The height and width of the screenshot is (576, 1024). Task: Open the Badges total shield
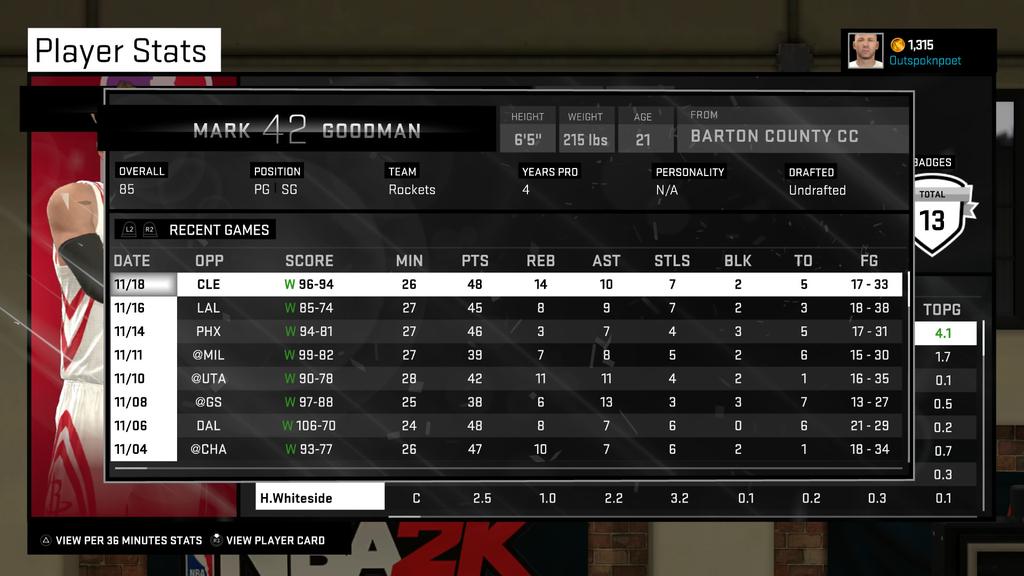click(x=932, y=215)
